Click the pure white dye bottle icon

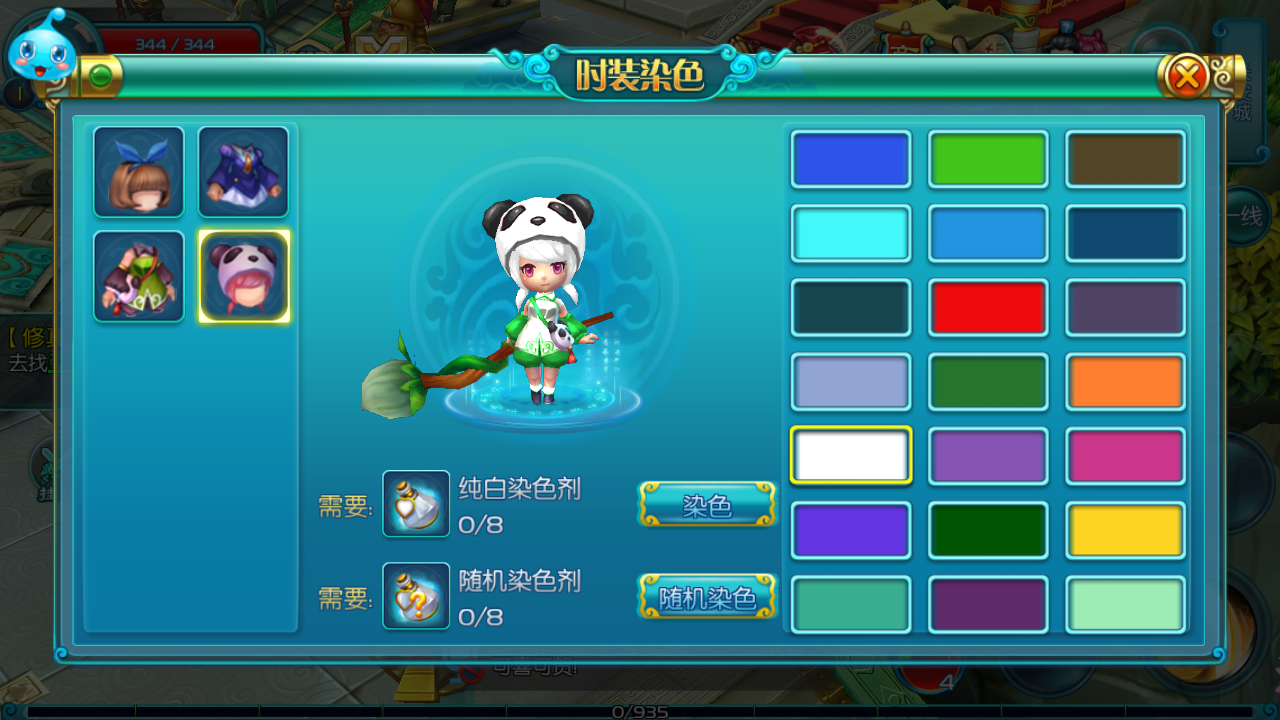416,504
